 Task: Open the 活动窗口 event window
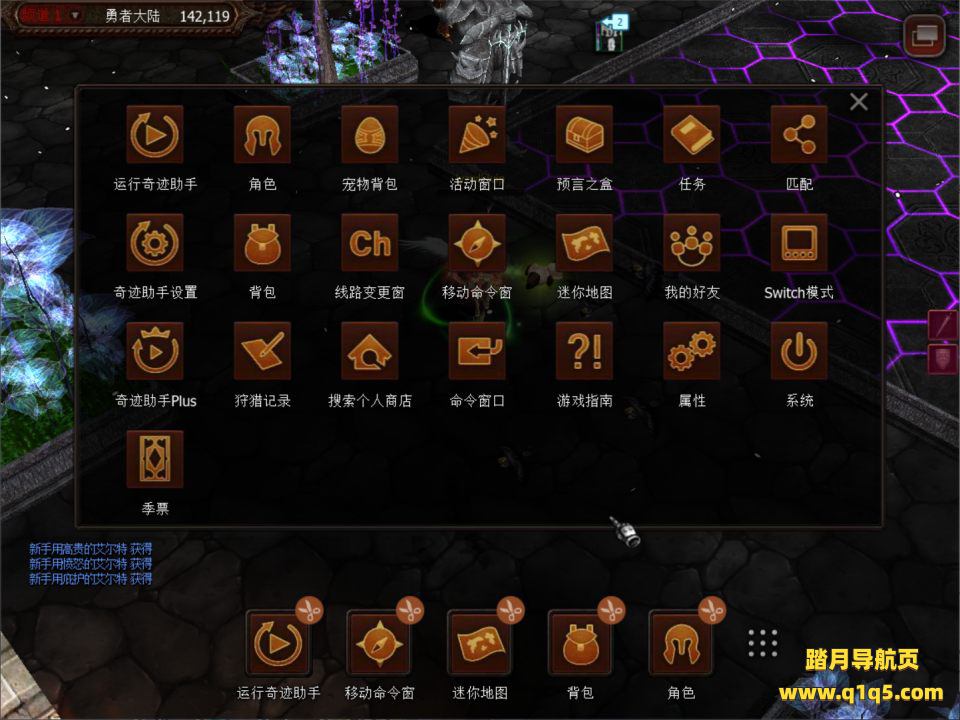[x=477, y=135]
